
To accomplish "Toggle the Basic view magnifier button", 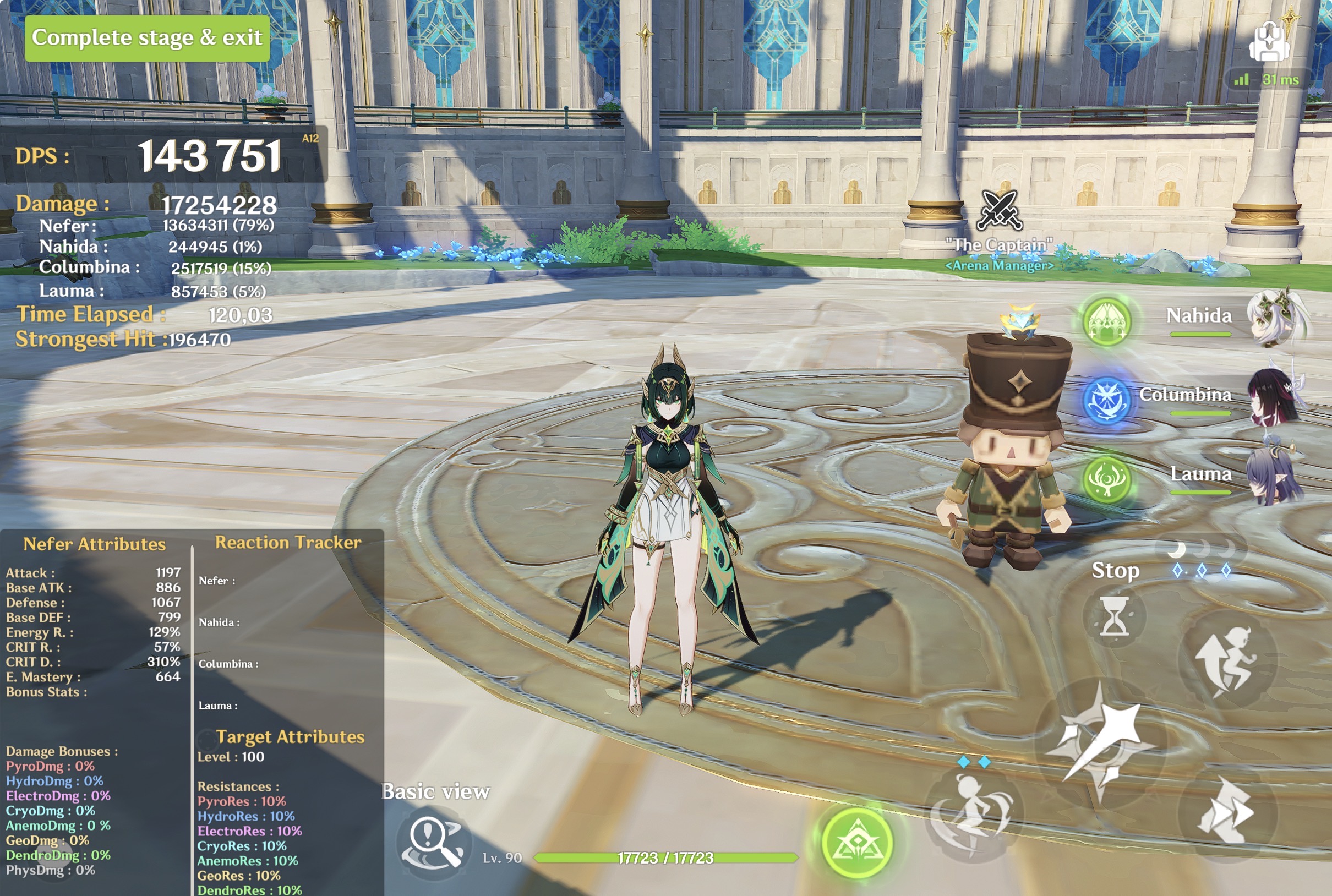I will [x=434, y=840].
